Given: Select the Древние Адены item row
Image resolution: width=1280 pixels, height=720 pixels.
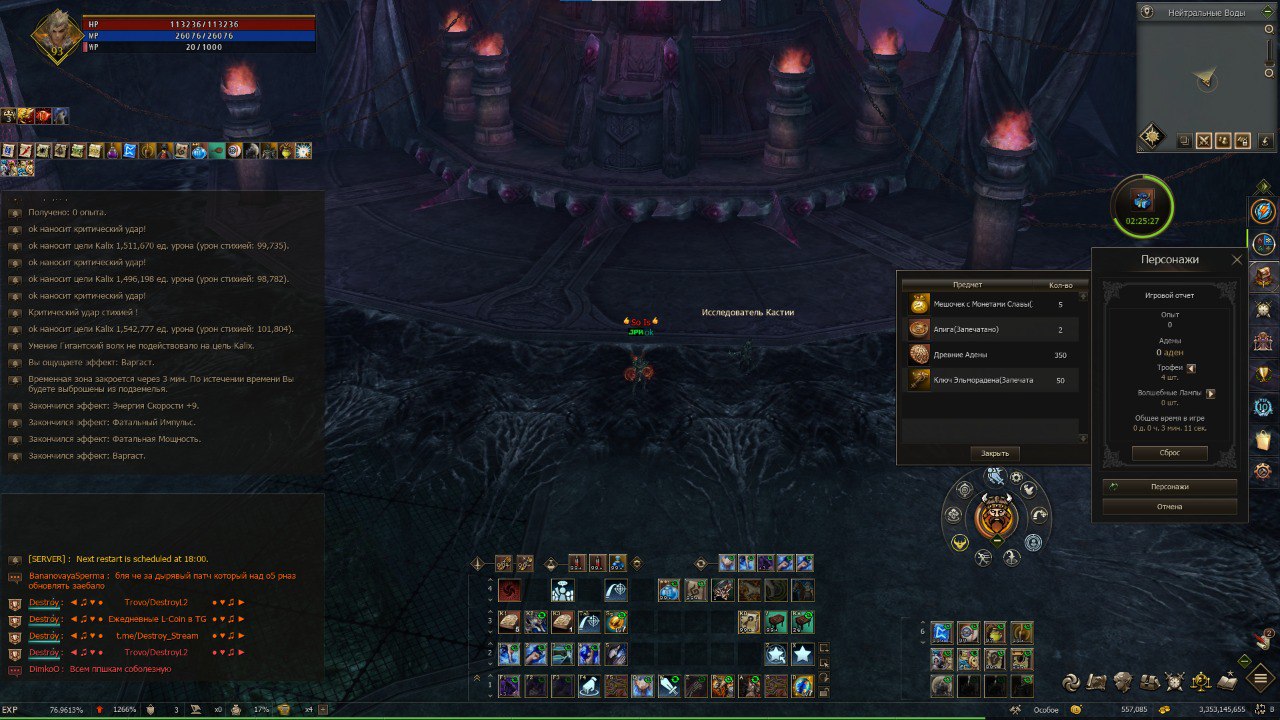Looking at the screenshot, I should 992,355.
